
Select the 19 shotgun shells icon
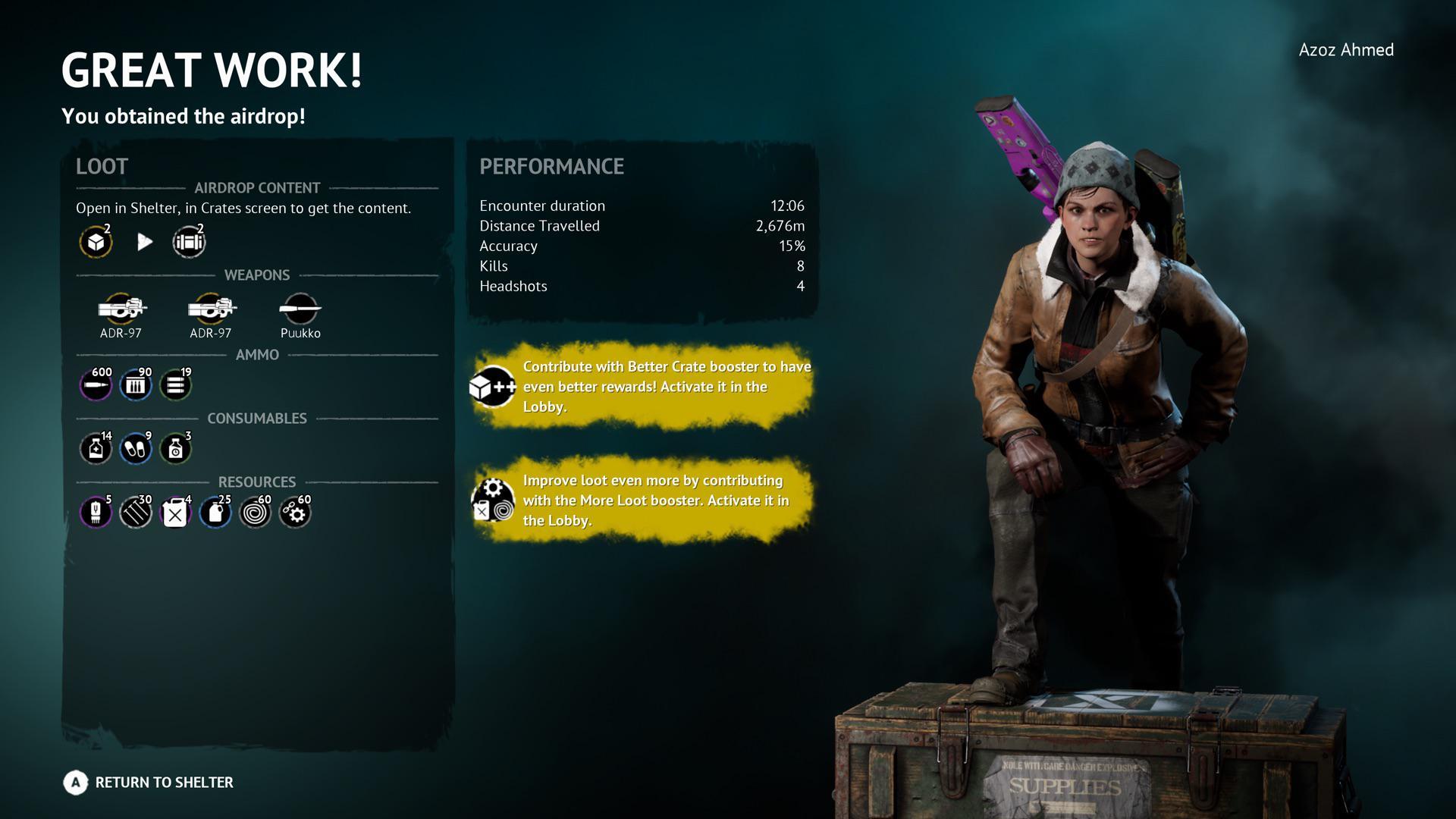(x=174, y=384)
